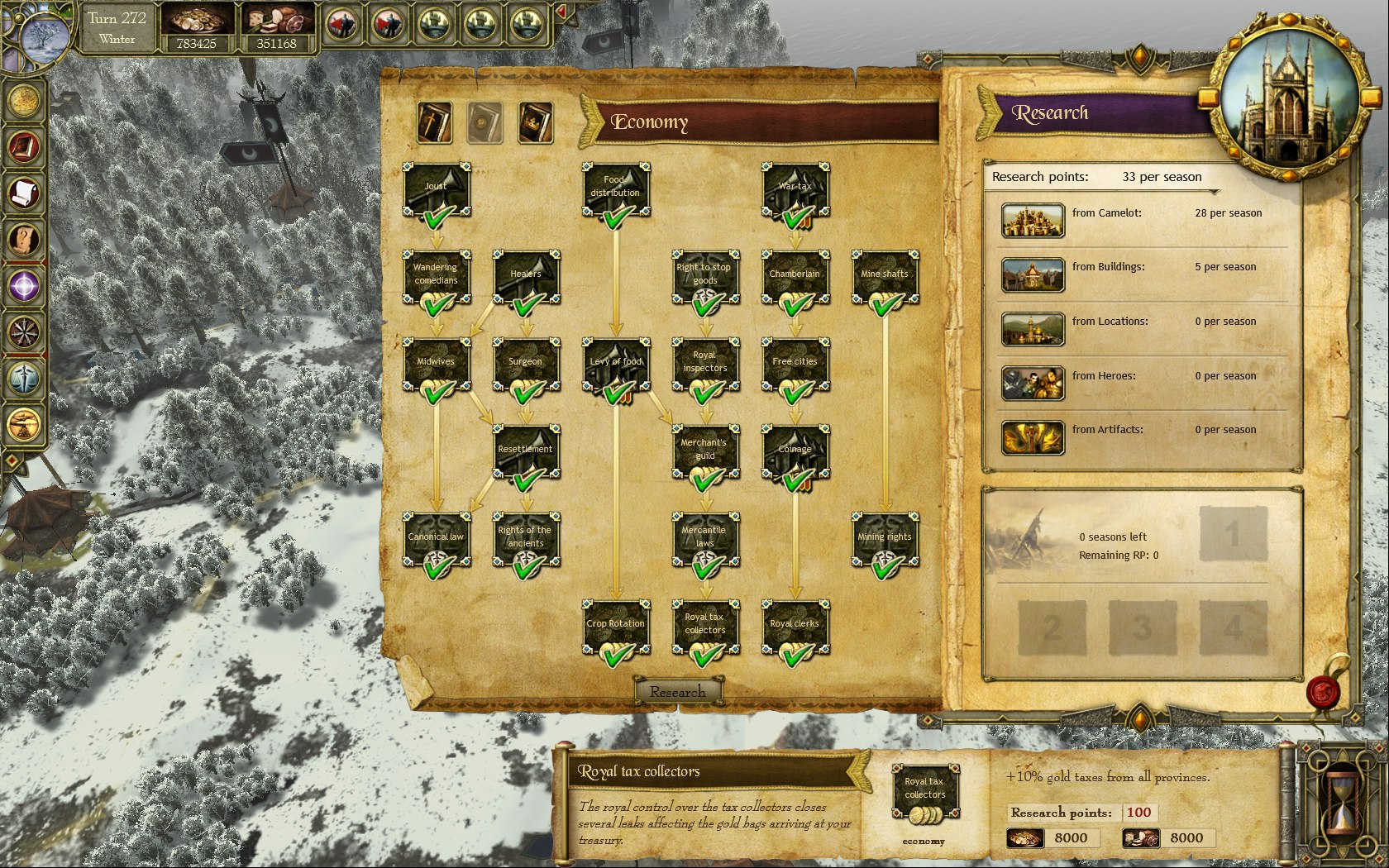This screenshot has height=868, width=1389.
Task: Select the Royal tax collectors node
Action: click(705, 627)
